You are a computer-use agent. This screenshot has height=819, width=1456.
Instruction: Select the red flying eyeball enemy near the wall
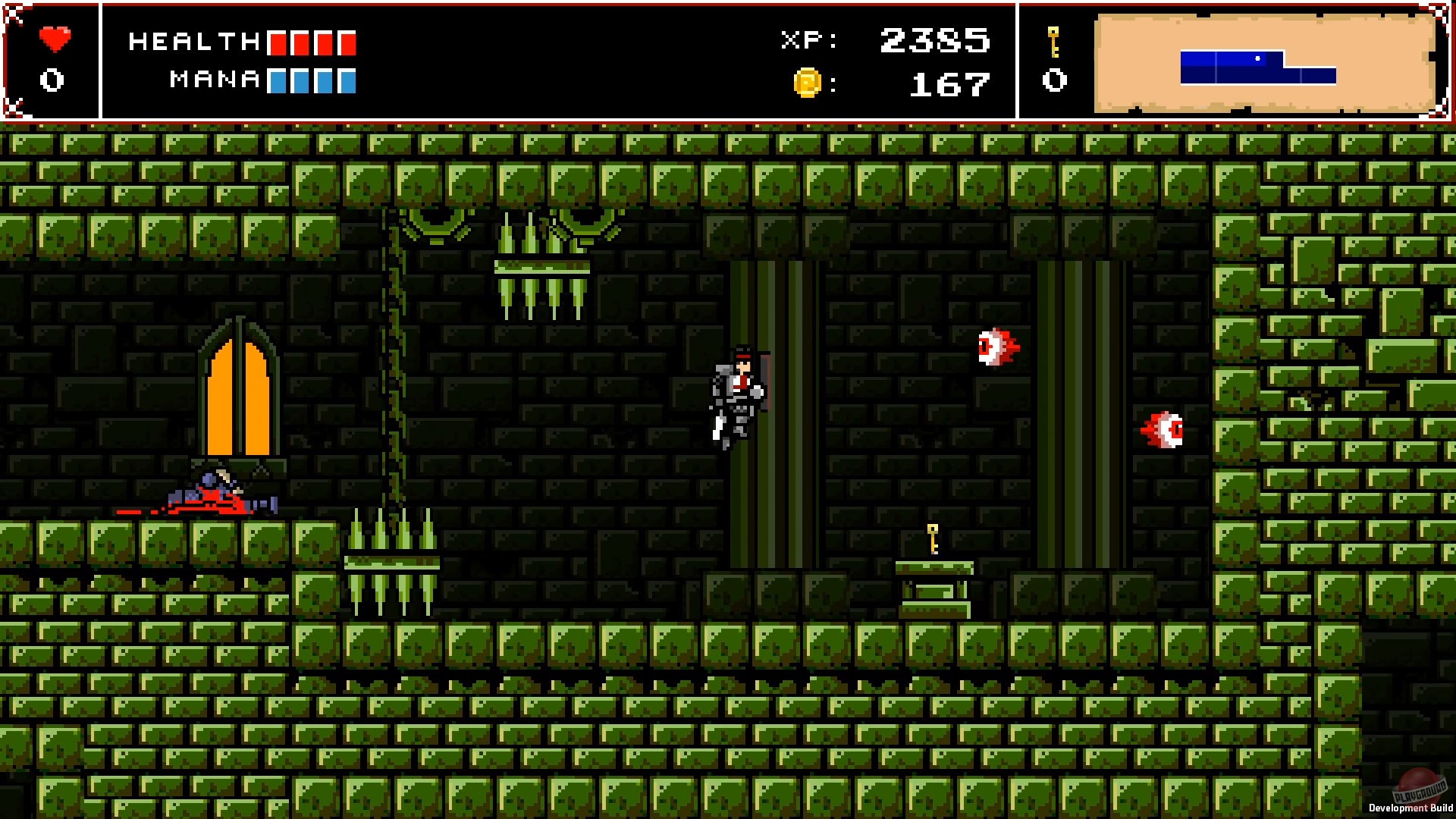point(996,348)
